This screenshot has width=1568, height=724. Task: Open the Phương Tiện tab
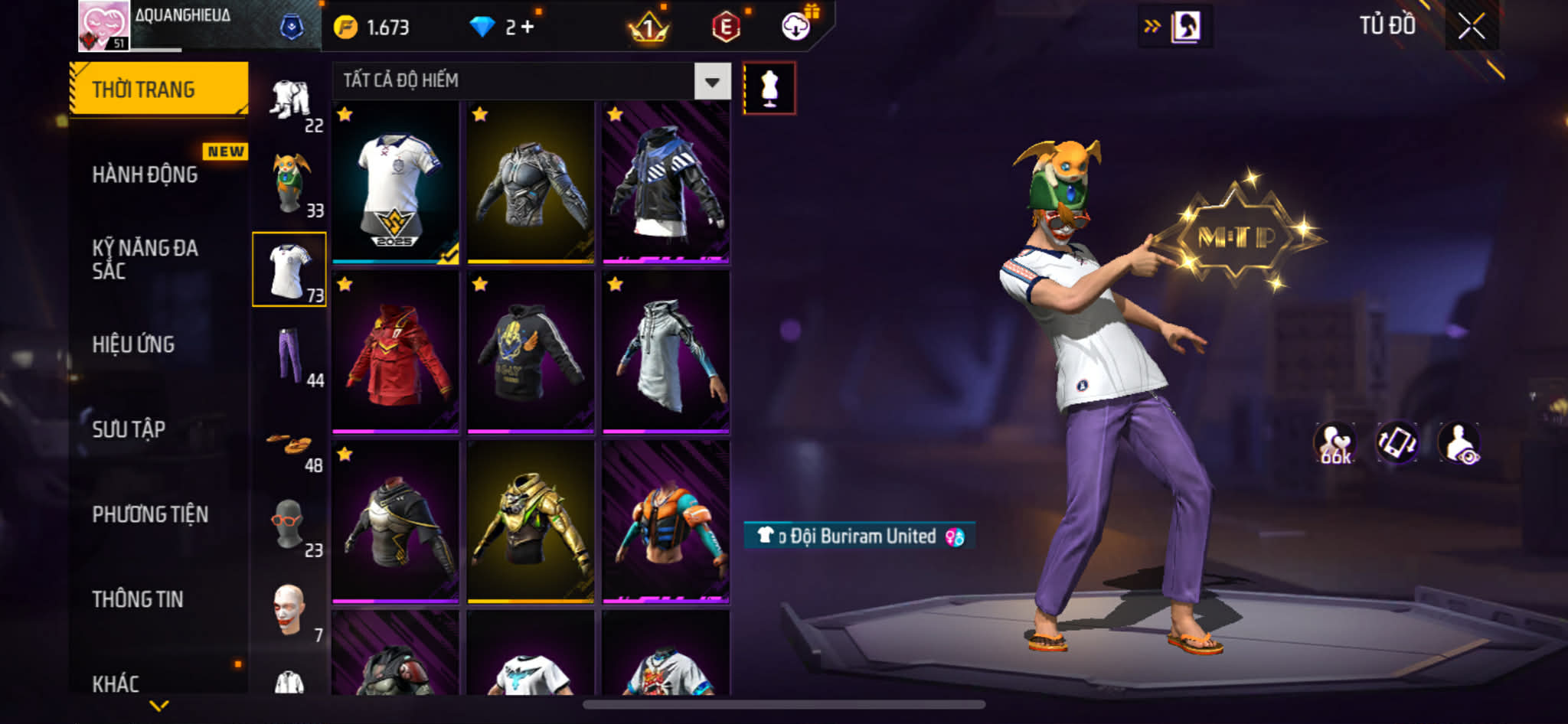[x=150, y=514]
